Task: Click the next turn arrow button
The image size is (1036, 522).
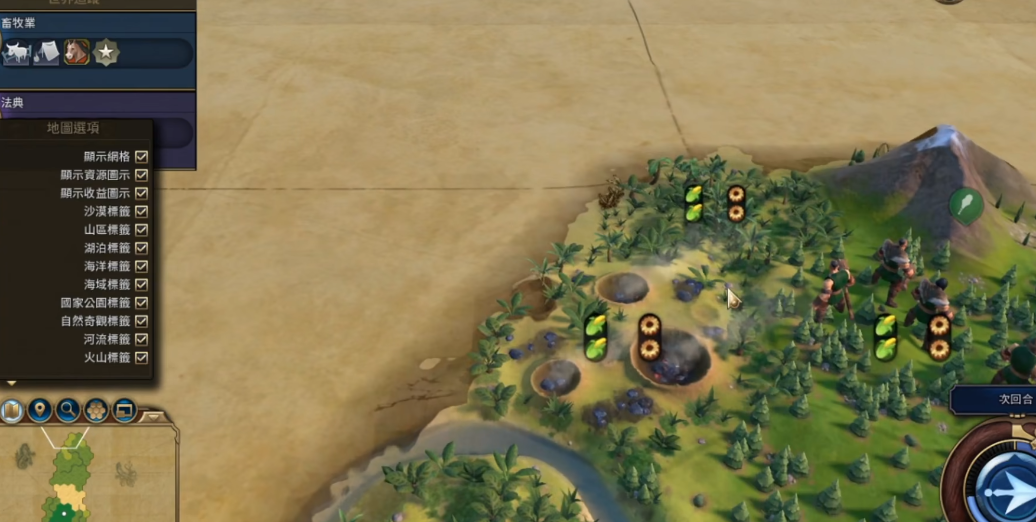Action: coord(1004,487)
